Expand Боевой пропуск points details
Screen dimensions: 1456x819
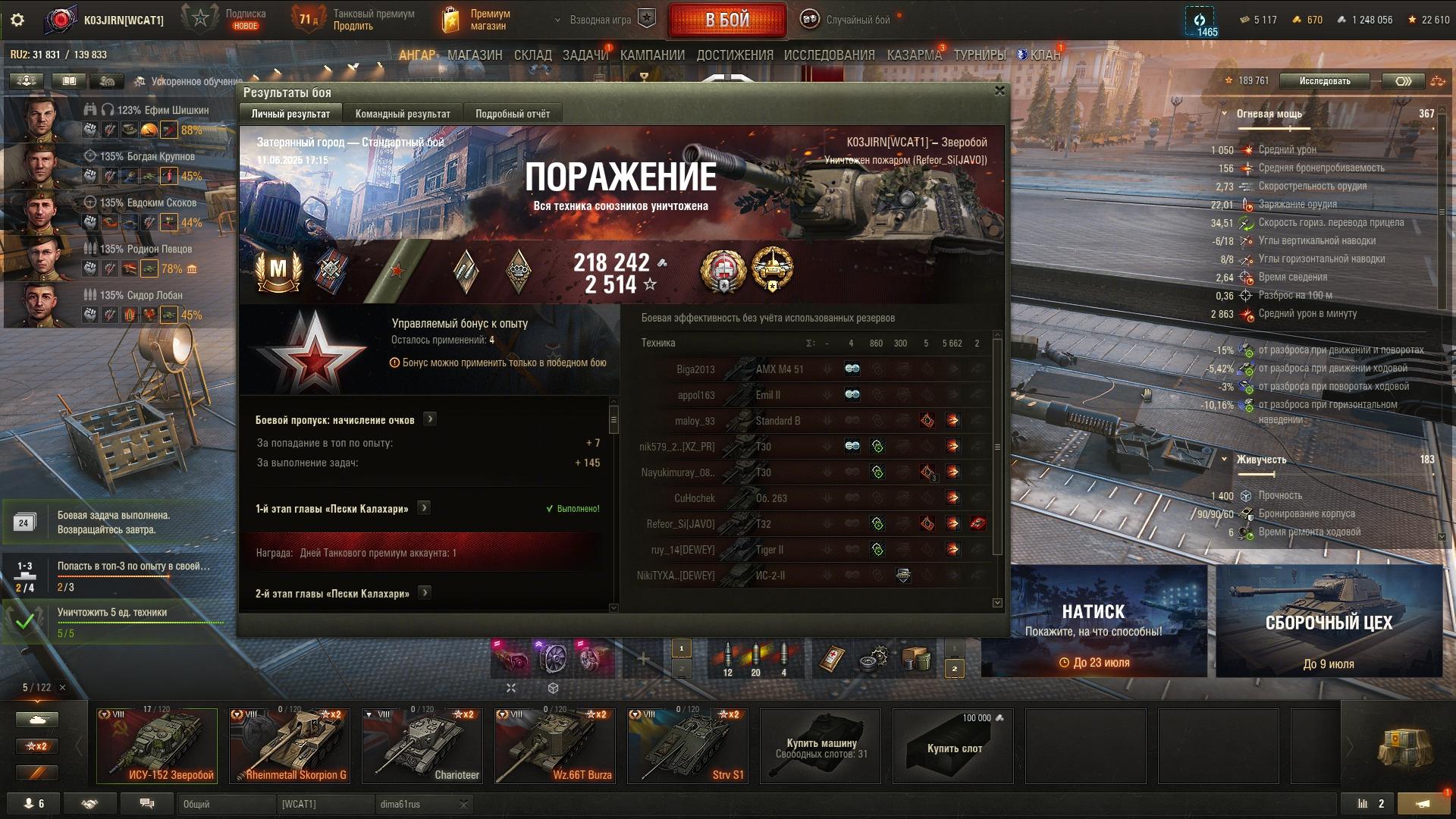[x=430, y=419]
